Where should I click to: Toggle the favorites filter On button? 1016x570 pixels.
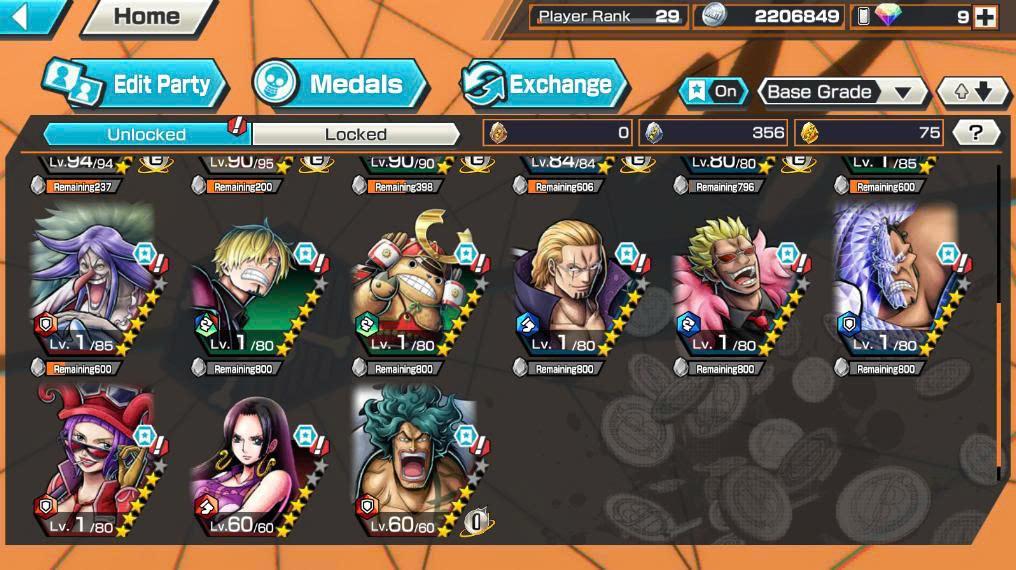(x=713, y=92)
